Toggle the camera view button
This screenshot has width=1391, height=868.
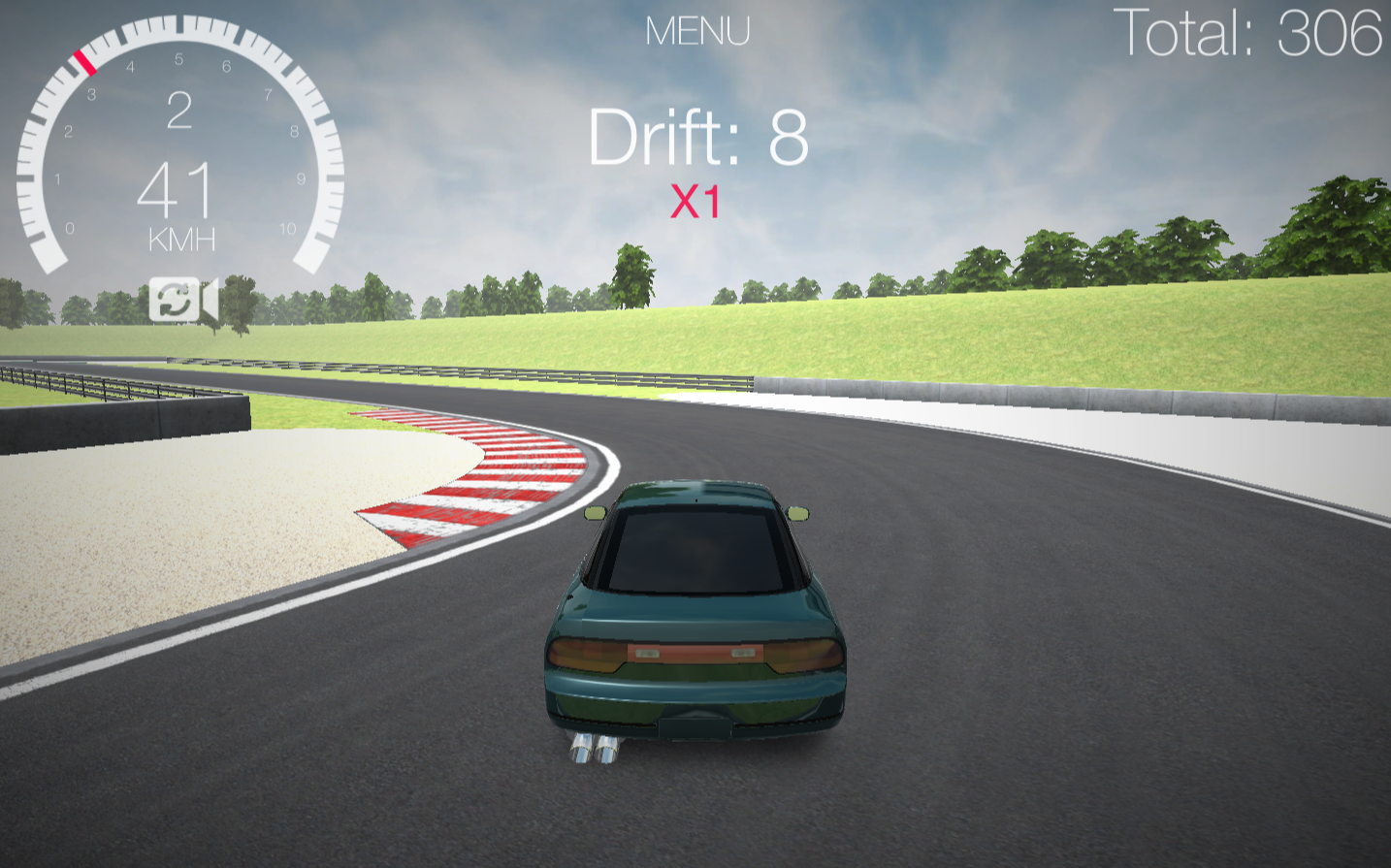(x=184, y=301)
